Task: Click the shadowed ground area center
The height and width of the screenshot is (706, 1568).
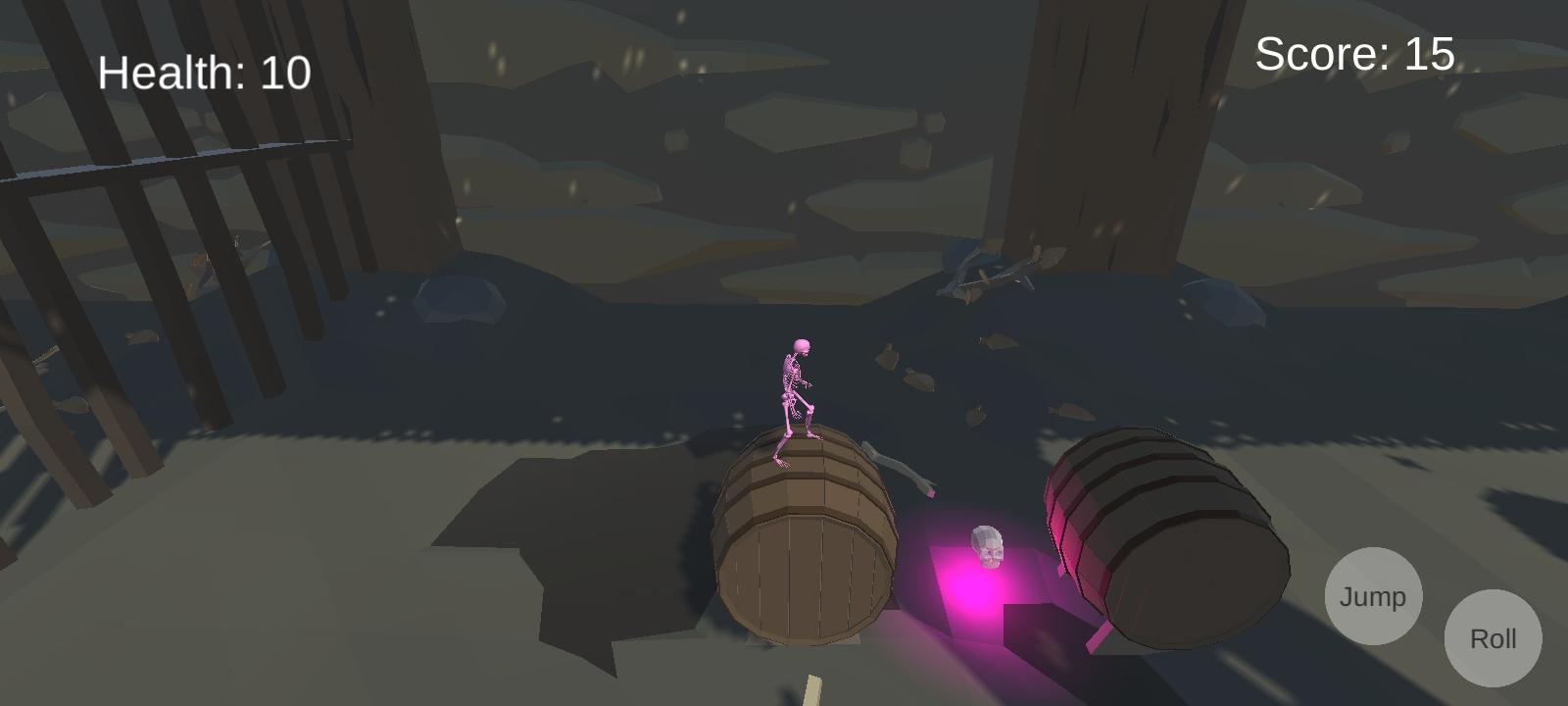Action: tap(588, 559)
